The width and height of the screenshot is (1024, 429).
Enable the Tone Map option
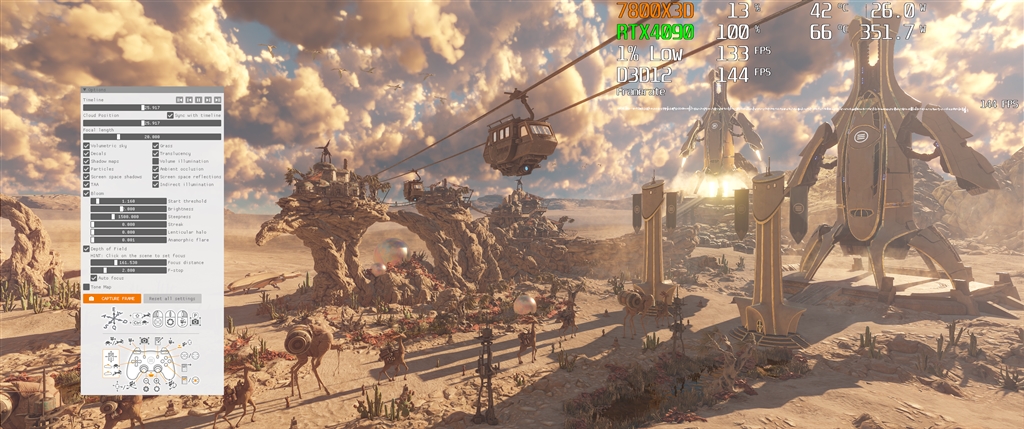87,286
